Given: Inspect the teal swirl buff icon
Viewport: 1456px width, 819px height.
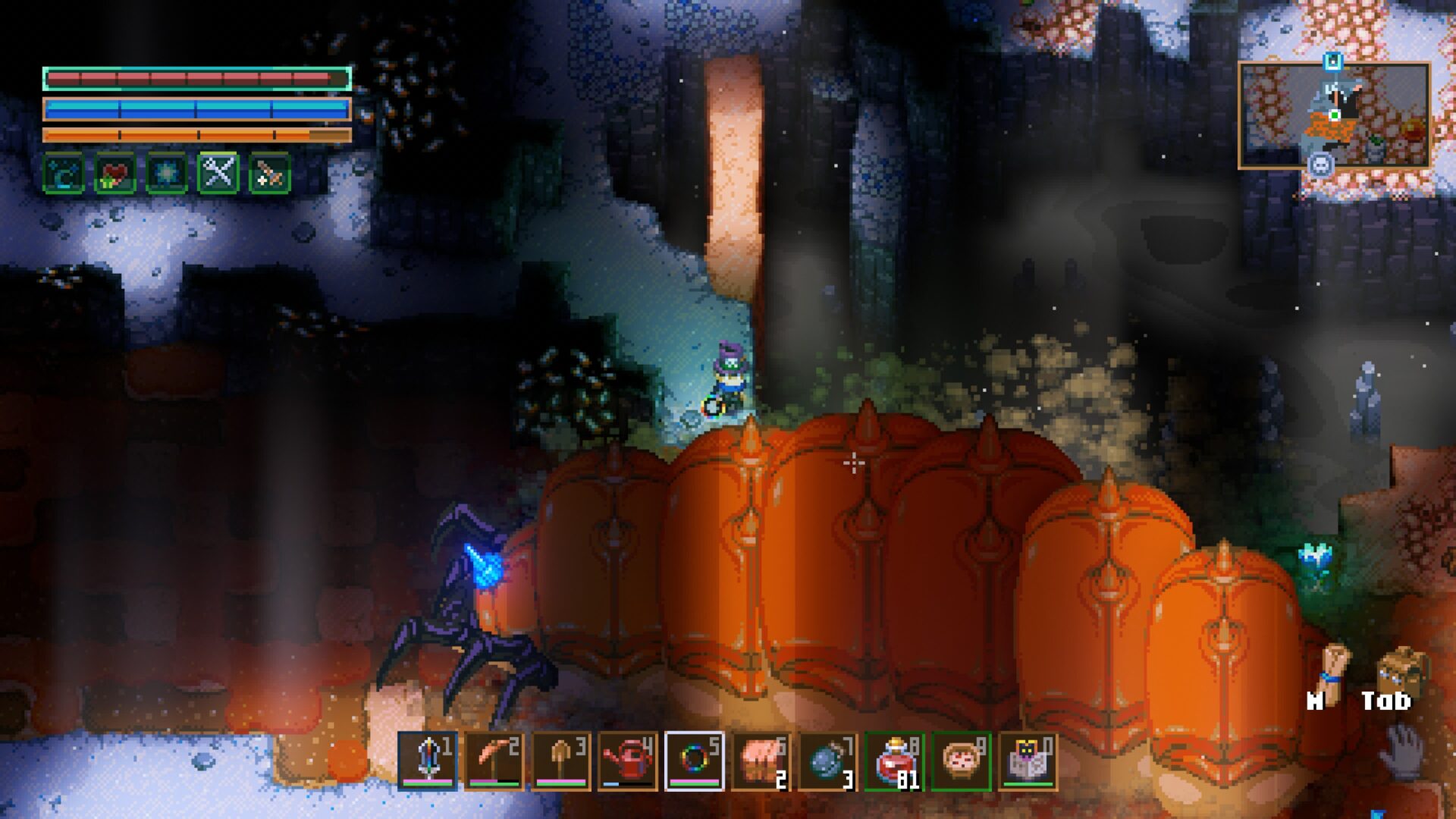Looking at the screenshot, I should [64, 174].
